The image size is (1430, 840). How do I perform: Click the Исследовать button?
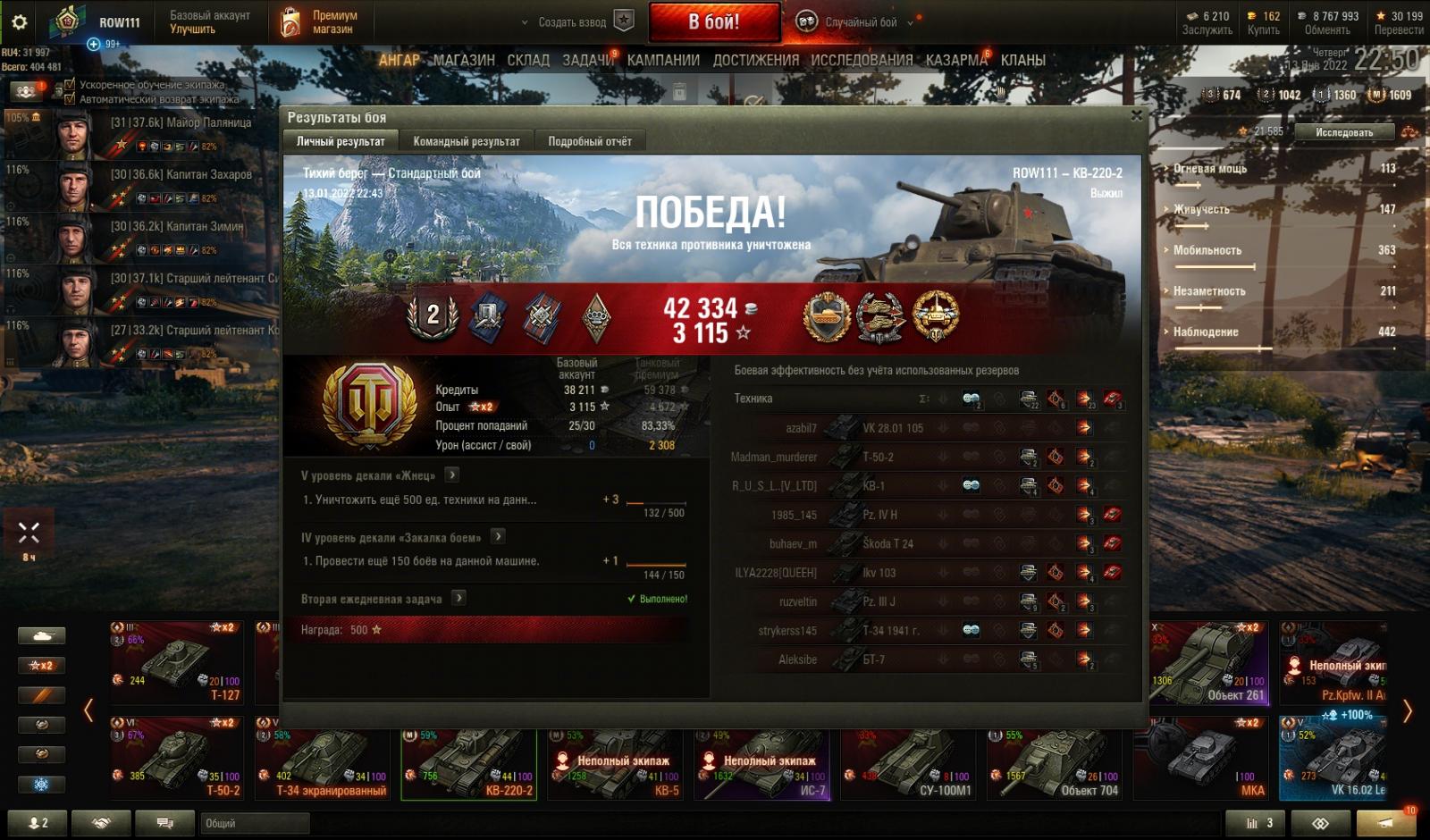1344,132
